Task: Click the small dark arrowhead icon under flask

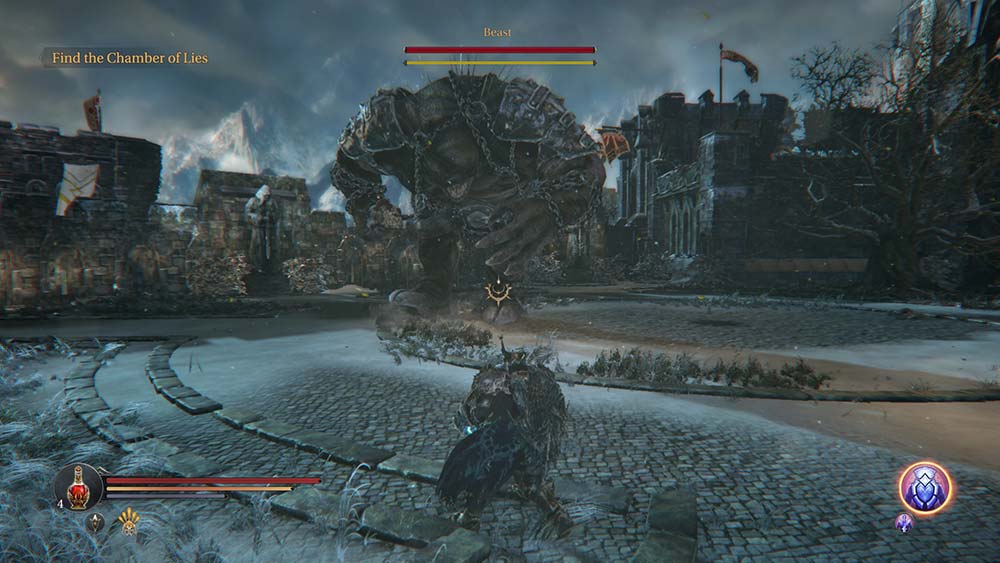Action: (x=96, y=521)
